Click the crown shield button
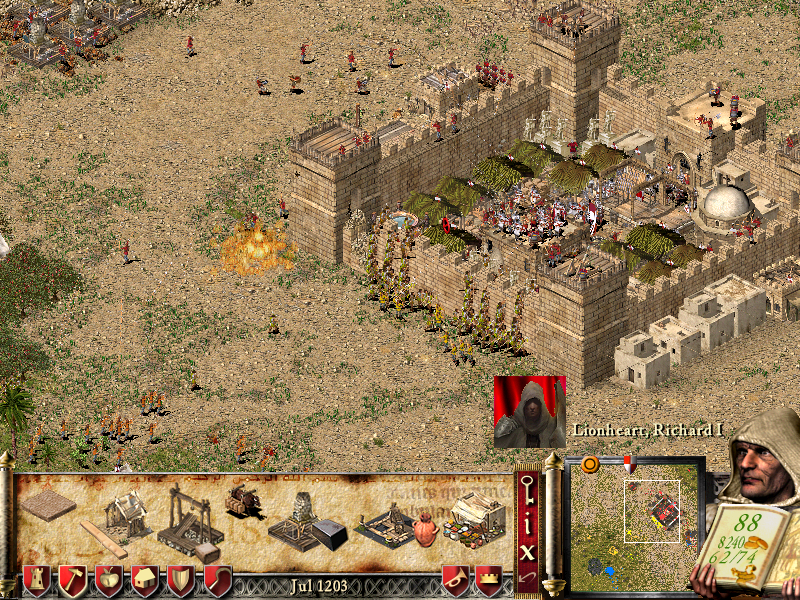Viewport: 800px width, 600px height. tap(489, 581)
